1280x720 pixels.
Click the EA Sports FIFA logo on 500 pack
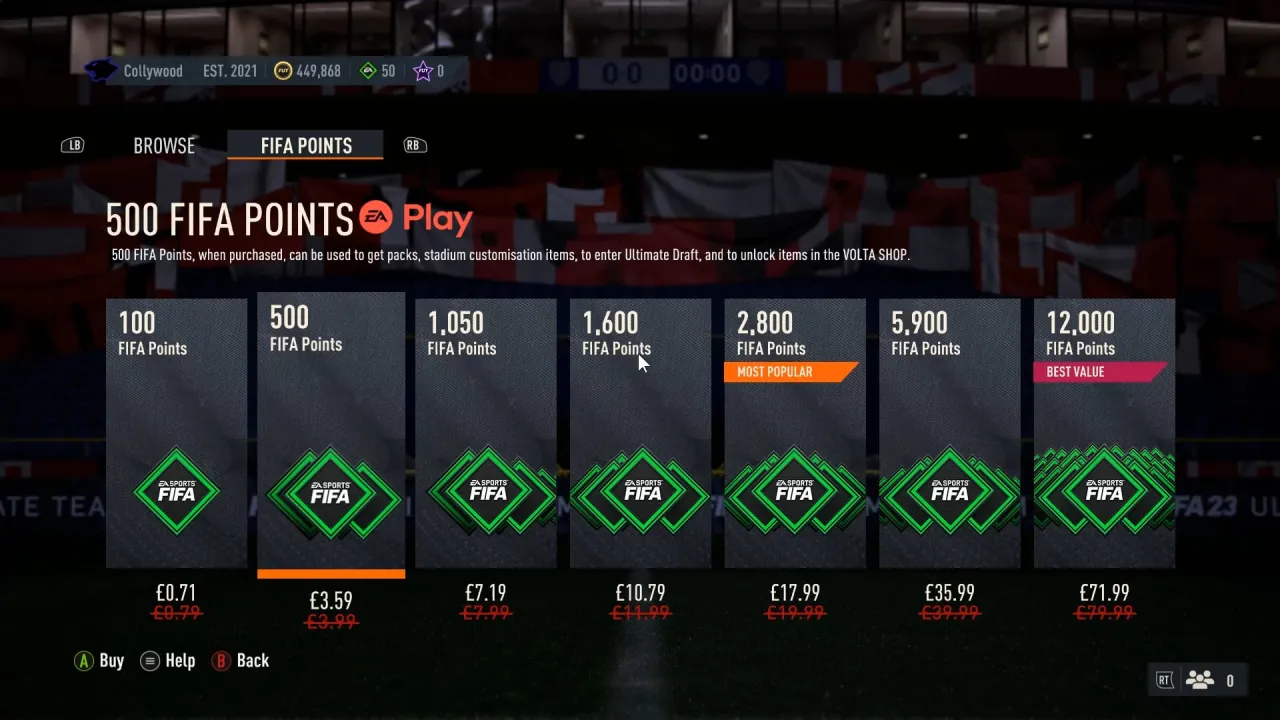[x=331, y=492]
